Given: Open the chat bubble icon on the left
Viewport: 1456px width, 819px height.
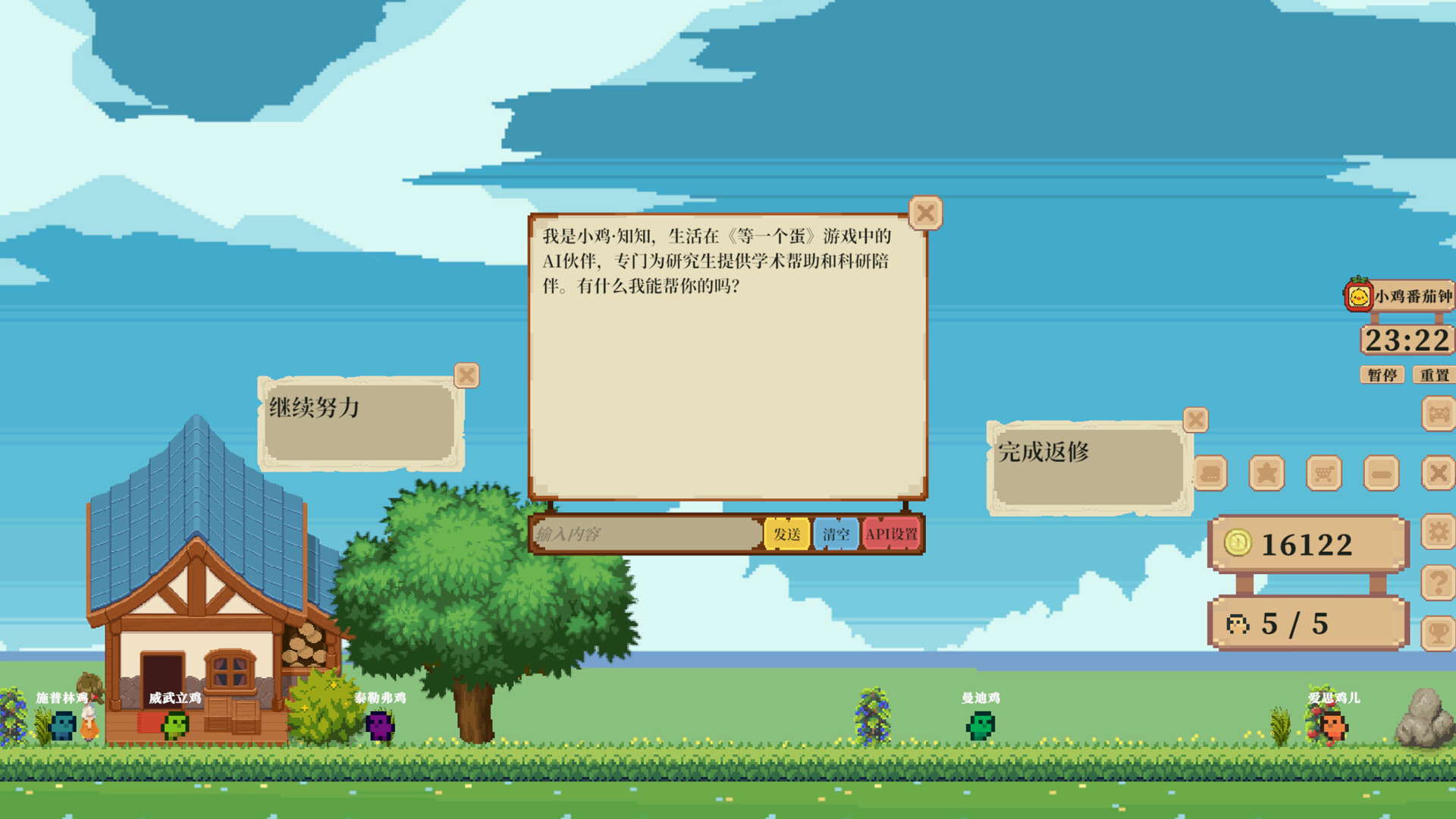Looking at the screenshot, I should [1211, 474].
